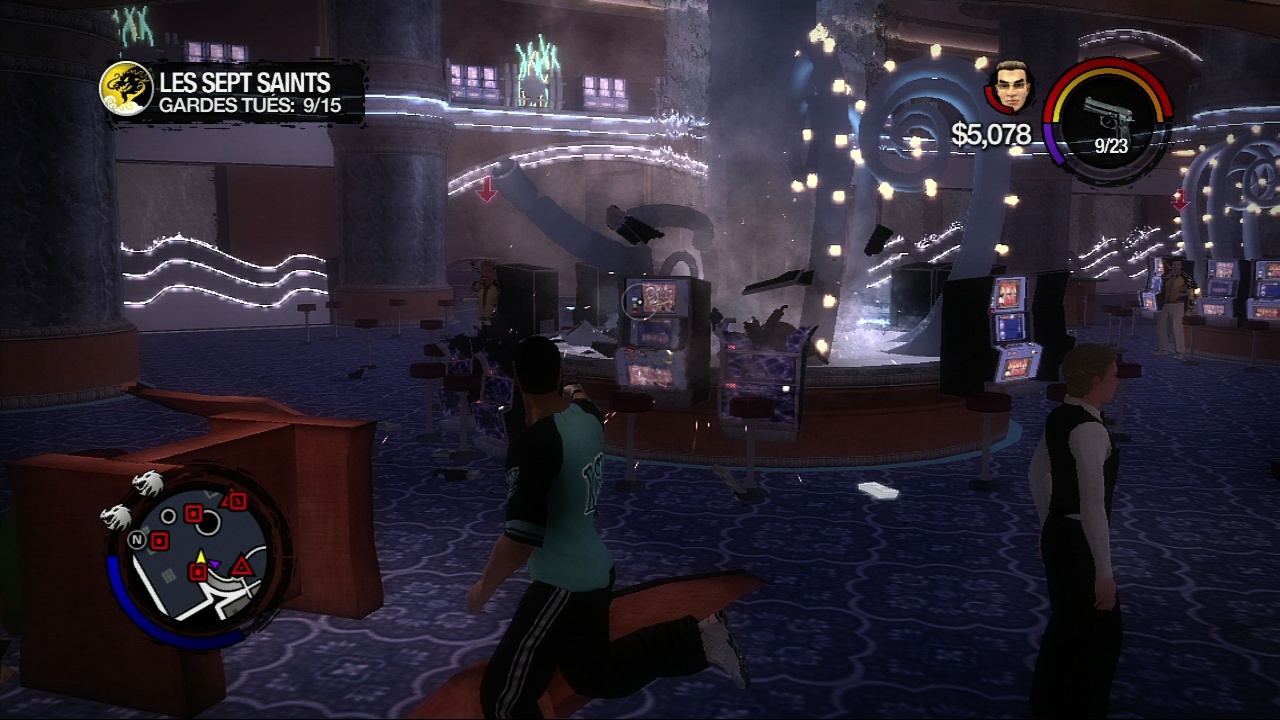1280x720 pixels.
Task: Click the north compass marker on minimap
Action: (x=136, y=539)
